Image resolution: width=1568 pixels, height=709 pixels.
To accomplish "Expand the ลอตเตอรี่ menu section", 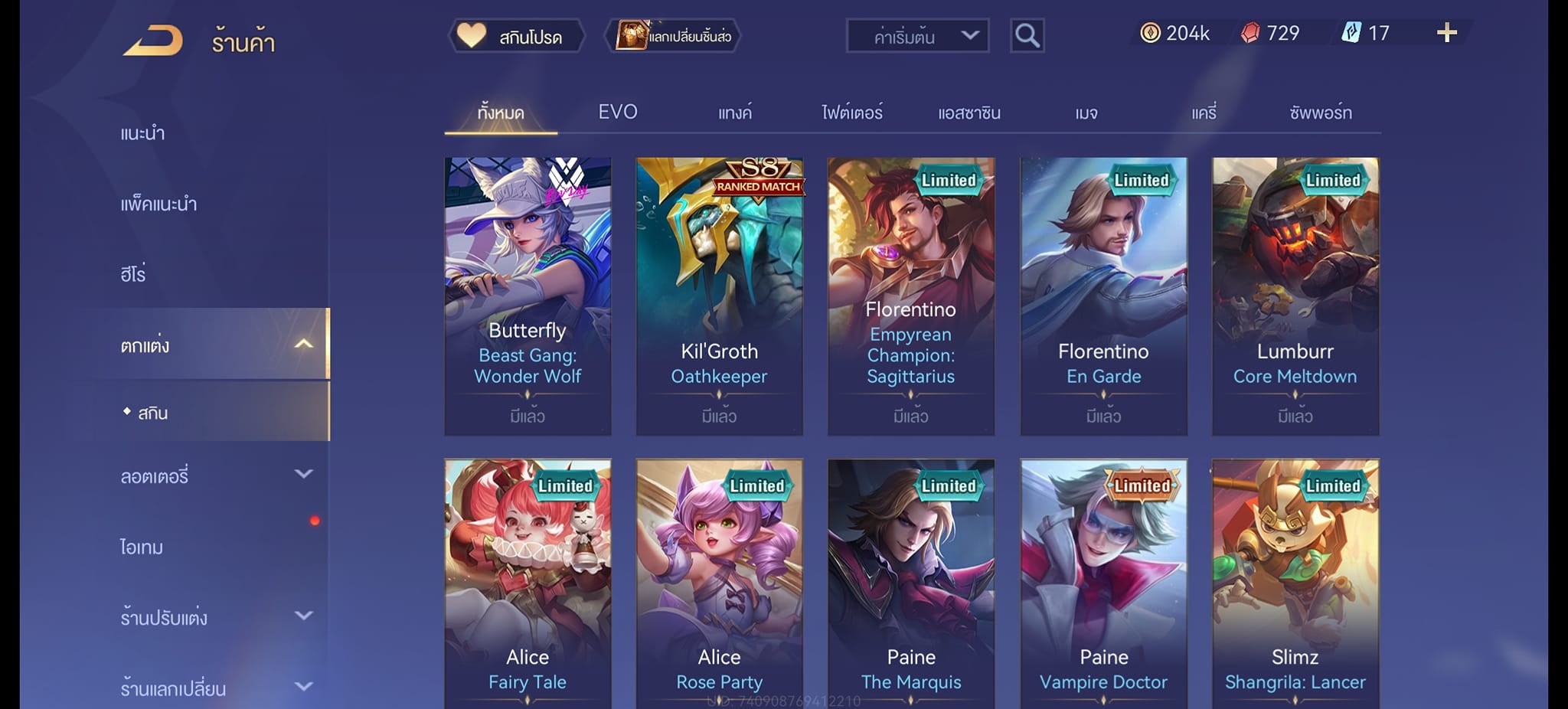I will (214, 476).
